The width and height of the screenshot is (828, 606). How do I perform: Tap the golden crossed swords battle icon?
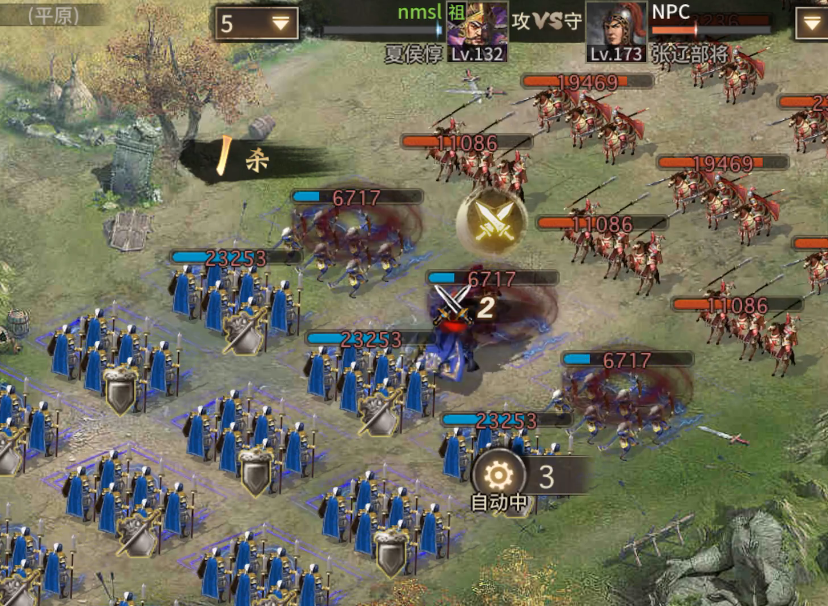(x=492, y=221)
